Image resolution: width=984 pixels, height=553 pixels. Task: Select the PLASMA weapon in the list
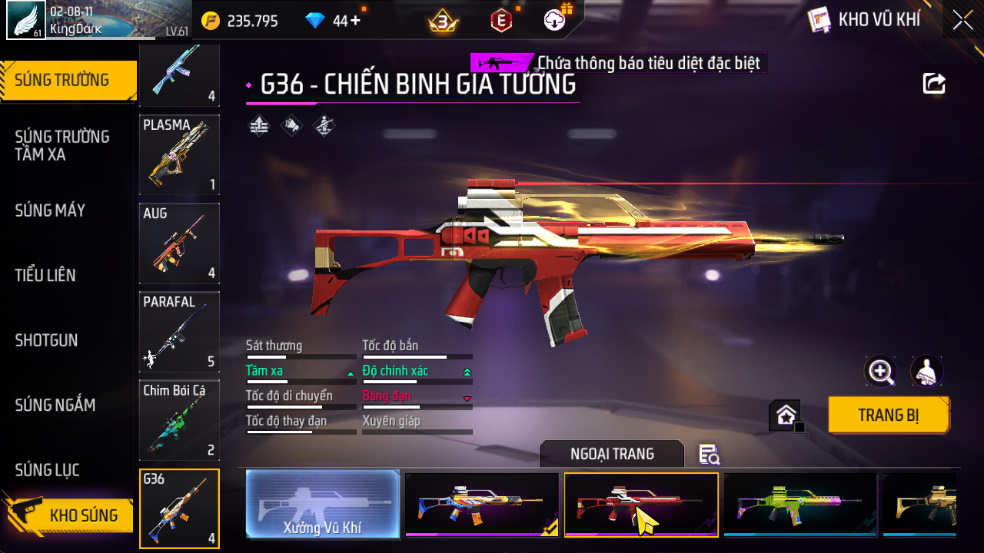(x=179, y=154)
